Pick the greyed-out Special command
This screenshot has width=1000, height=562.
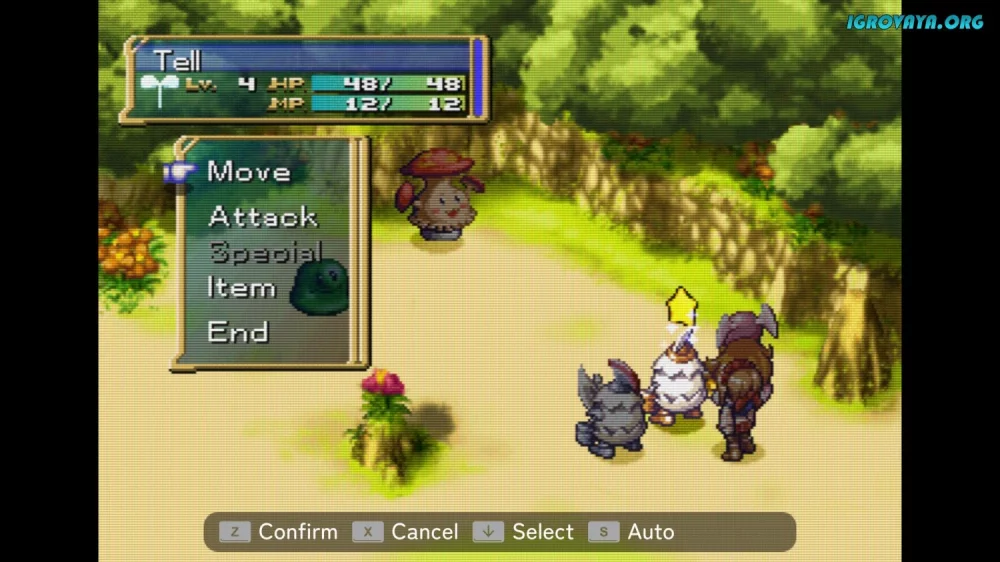(x=265, y=252)
